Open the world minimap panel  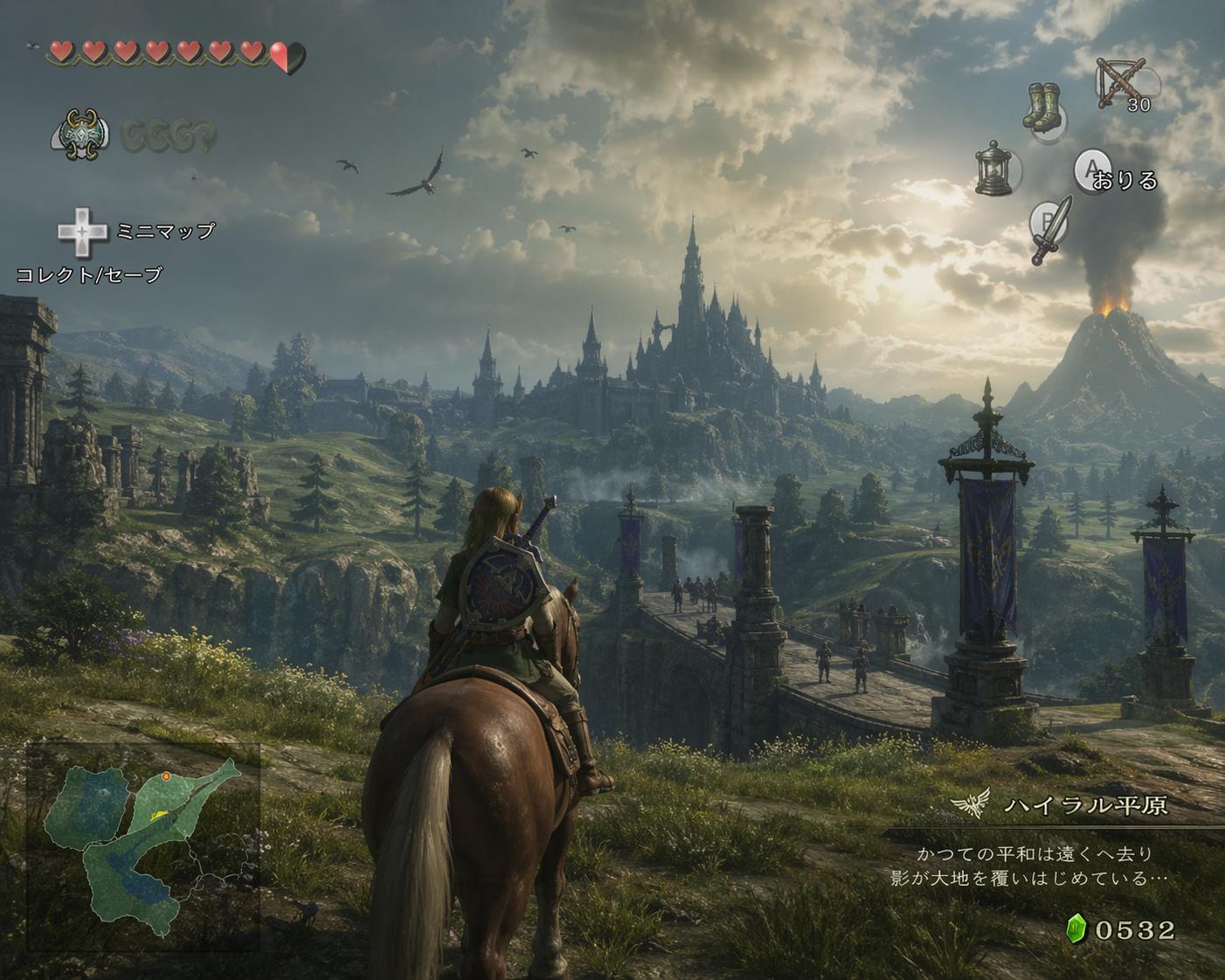tap(142, 845)
